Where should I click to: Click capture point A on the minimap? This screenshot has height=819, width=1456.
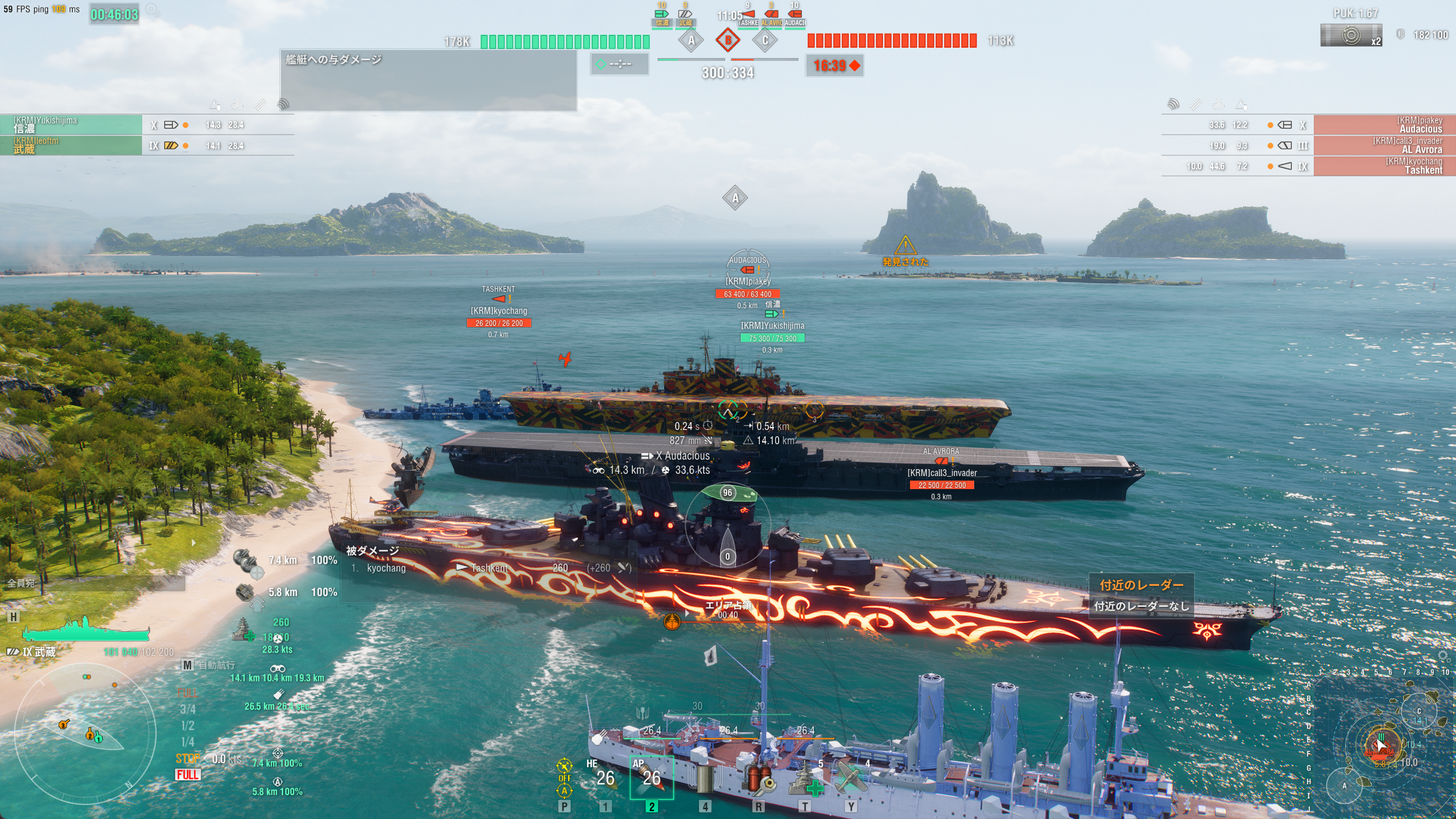pos(1345,785)
